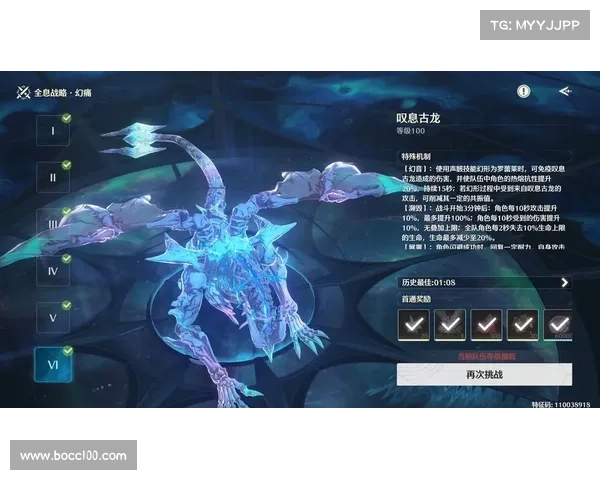Screen dimensions: 600x480
Task: Click the 再次挑战 challenge again button
Action: pyautogui.click(x=485, y=374)
